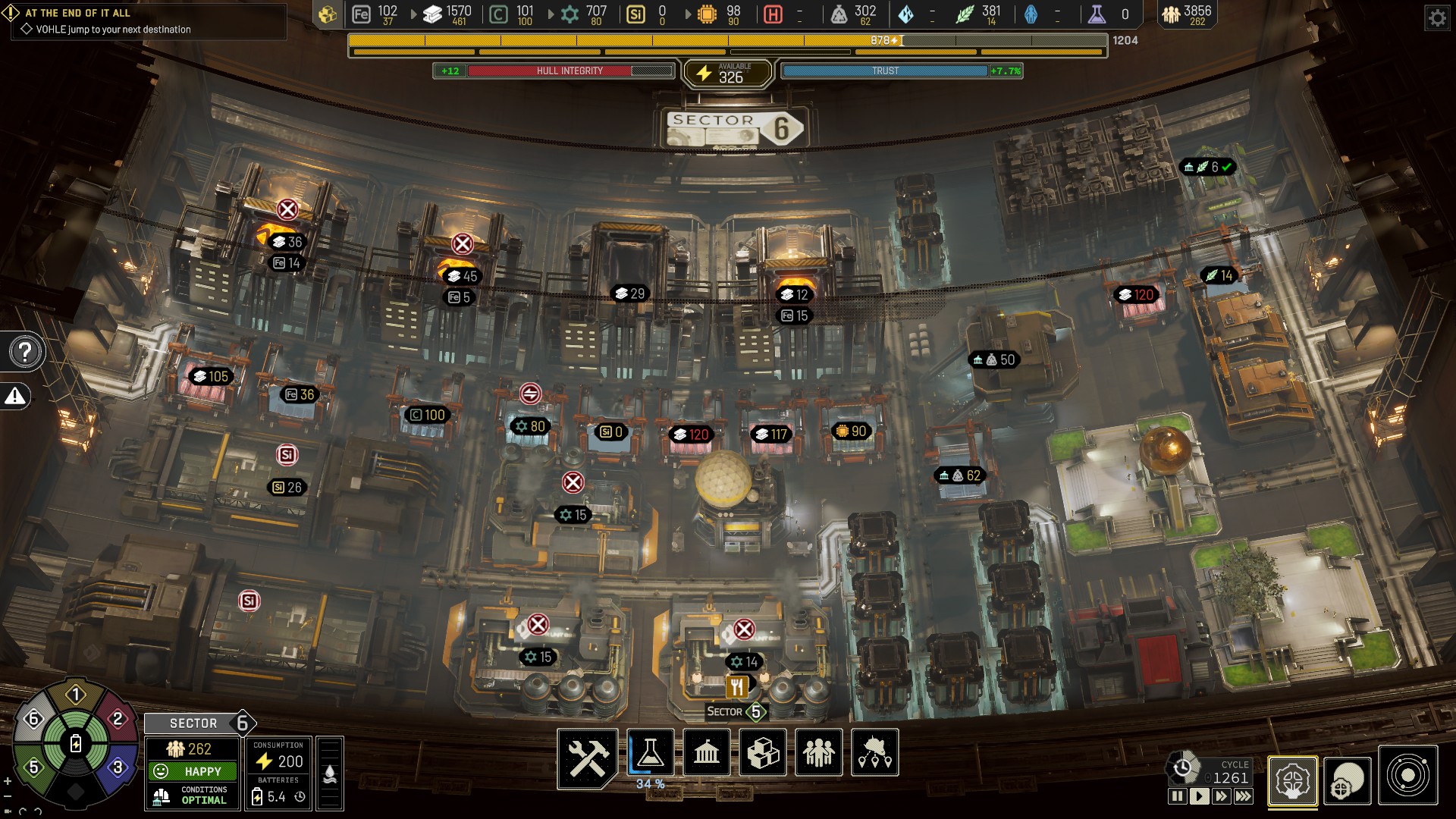Image resolution: width=1456 pixels, height=819 pixels.
Task: Pause the game time
Action: (1177, 796)
